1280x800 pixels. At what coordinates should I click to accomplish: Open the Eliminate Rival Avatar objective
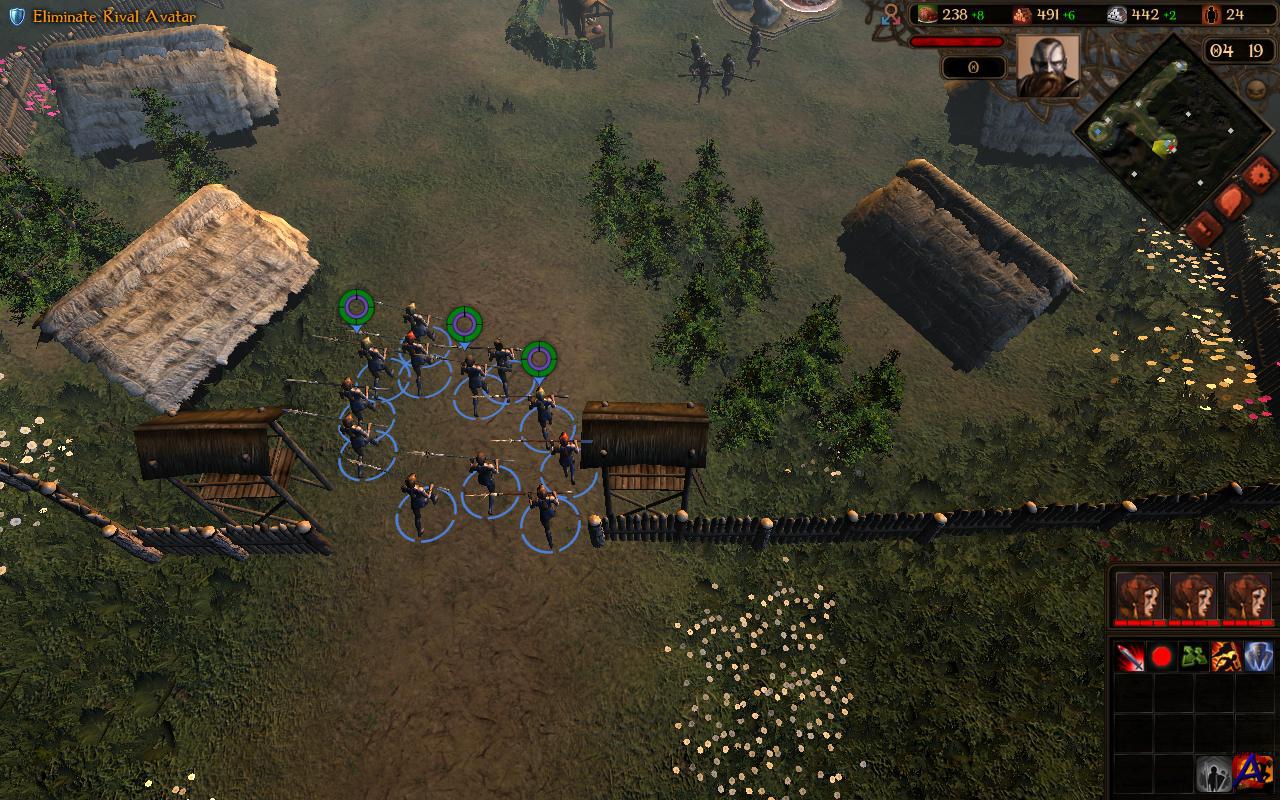click(103, 16)
